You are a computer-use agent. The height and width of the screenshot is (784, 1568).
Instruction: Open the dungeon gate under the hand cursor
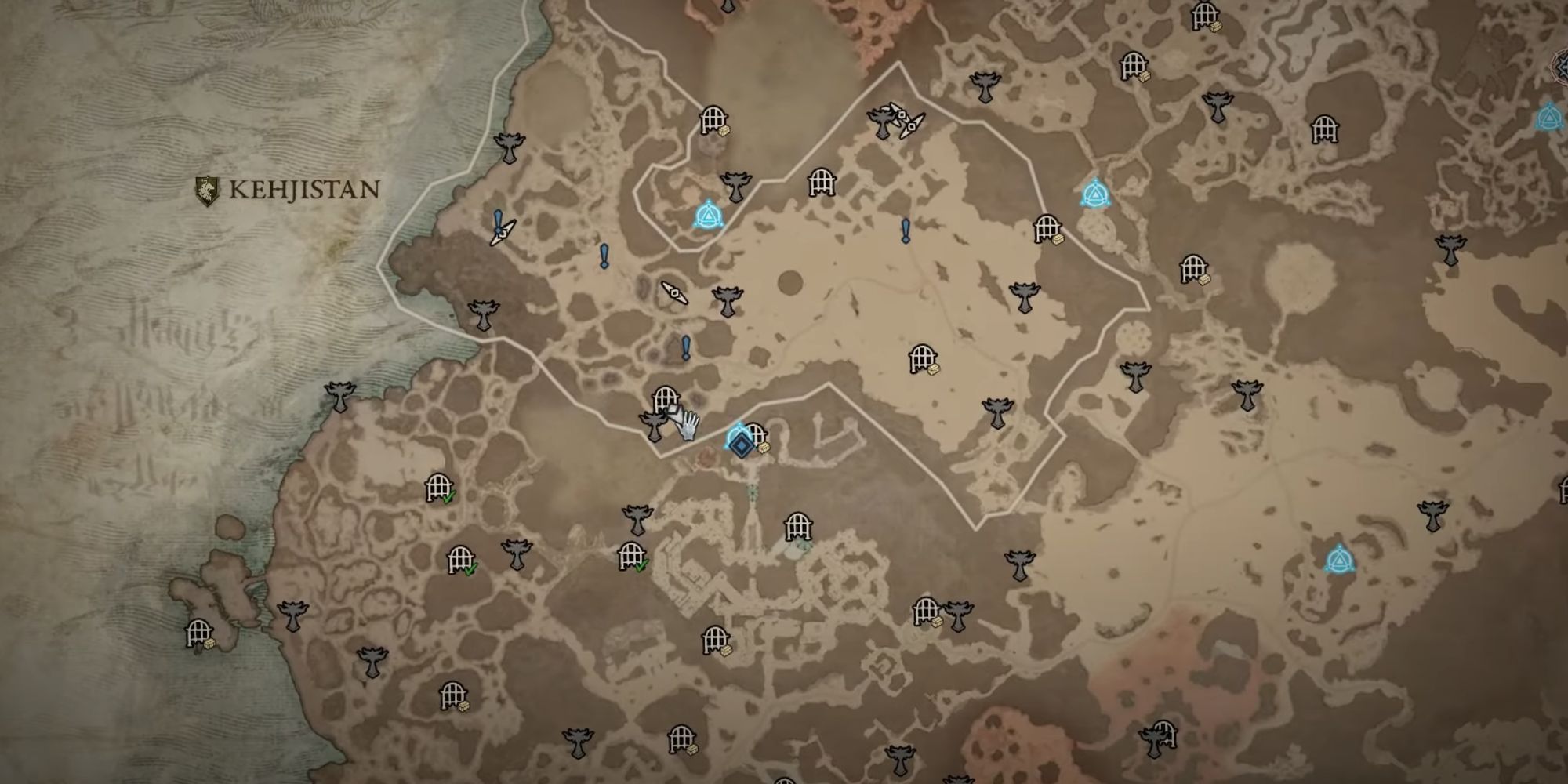point(665,397)
